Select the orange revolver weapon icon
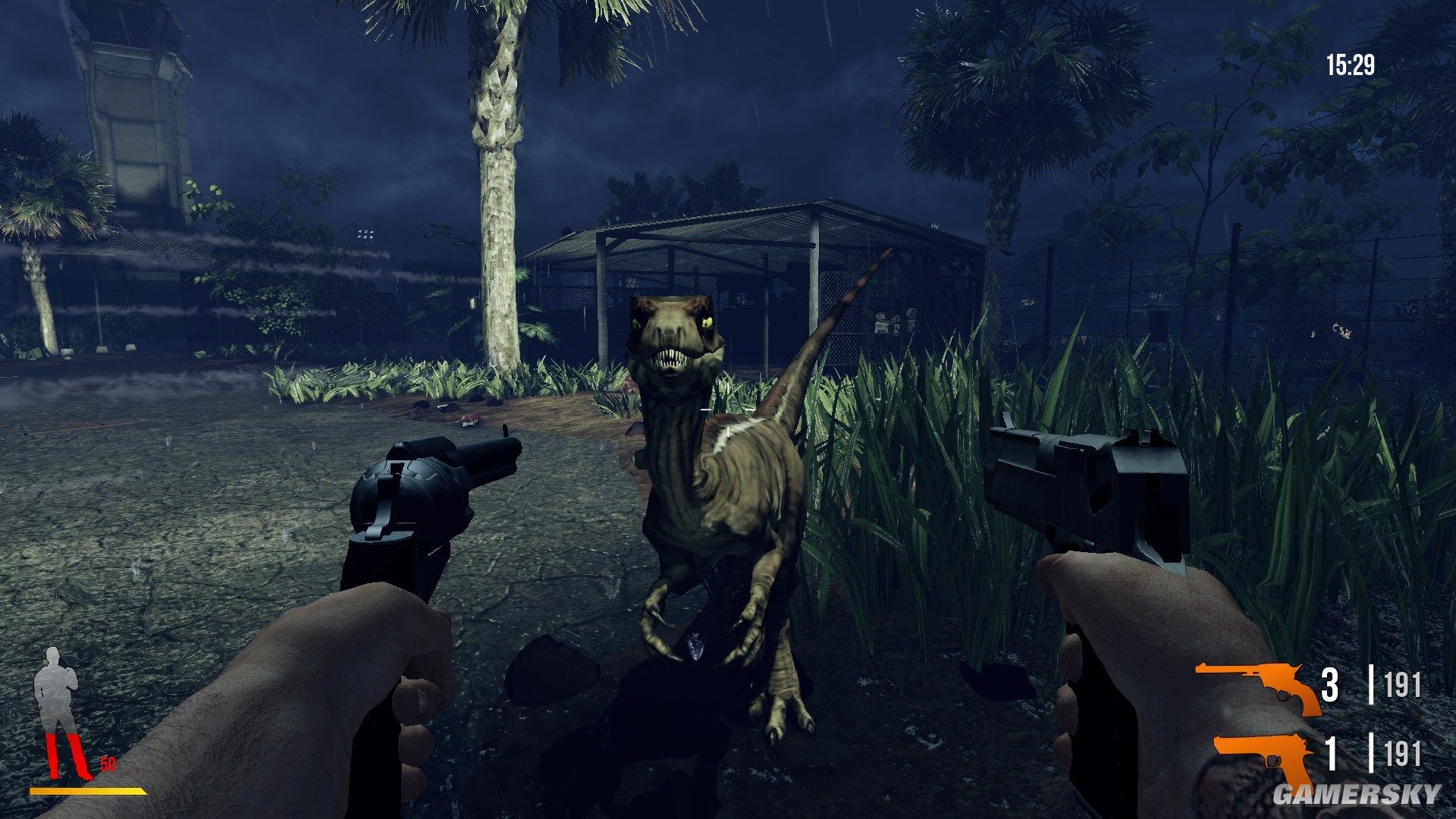The width and height of the screenshot is (1456, 819). pyautogui.click(x=1257, y=686)
